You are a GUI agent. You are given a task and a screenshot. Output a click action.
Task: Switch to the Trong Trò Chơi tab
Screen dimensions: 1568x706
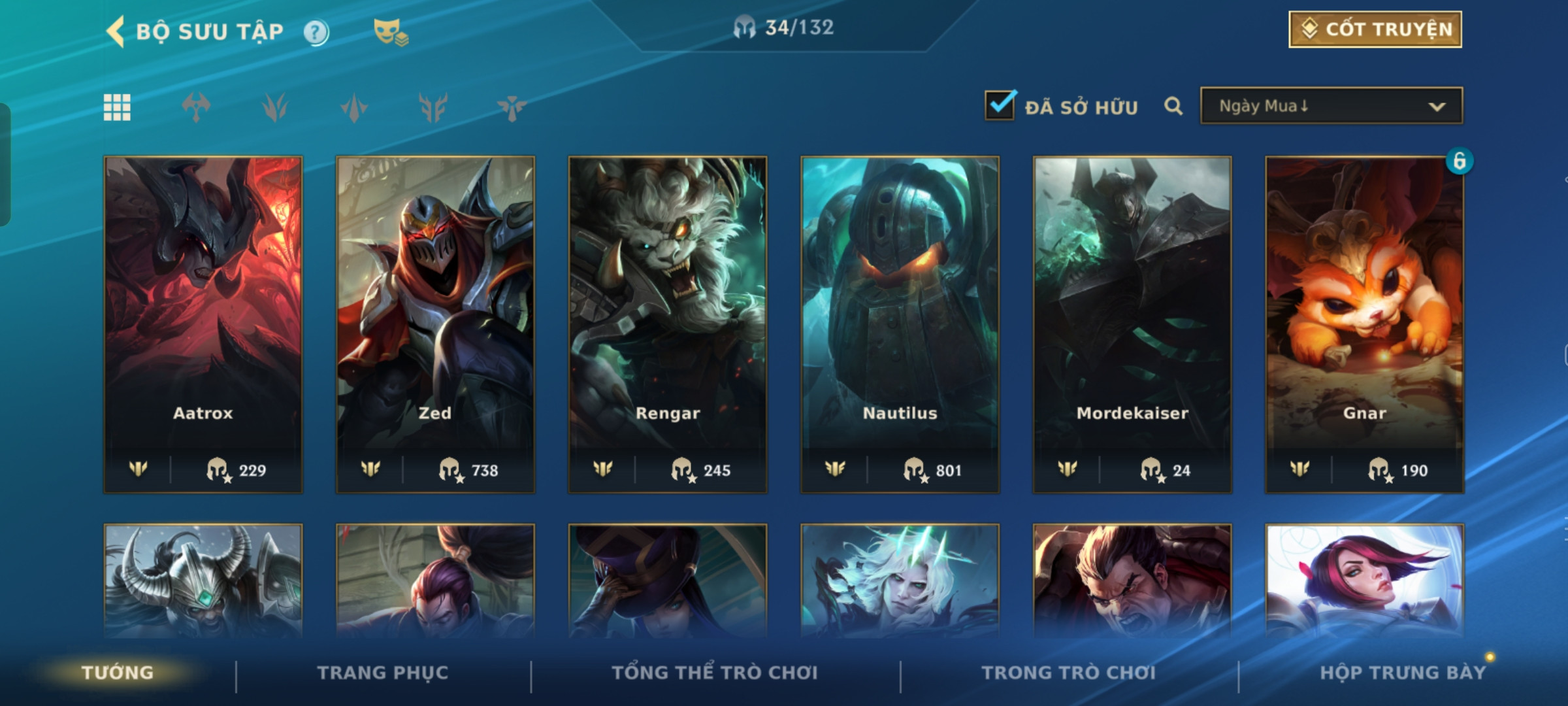(x=1069, y=673)
